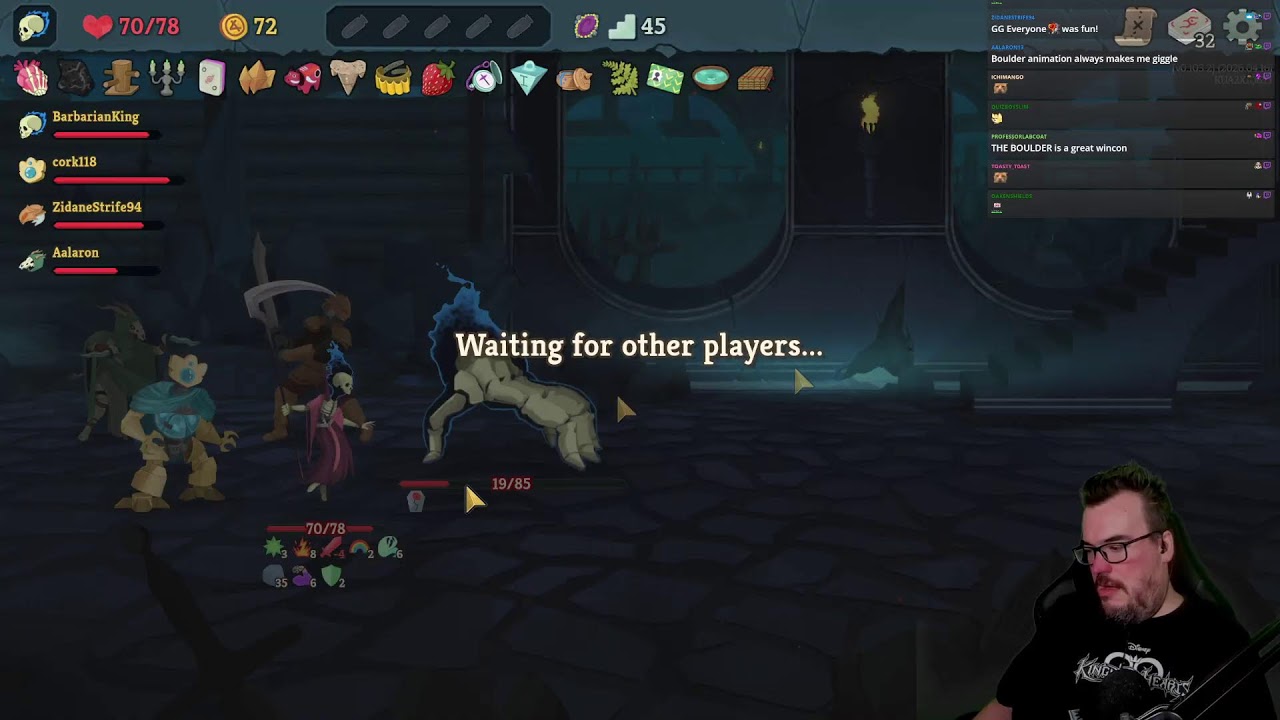
Task: Open the settings gear menu
Action: pos(1243,27)
